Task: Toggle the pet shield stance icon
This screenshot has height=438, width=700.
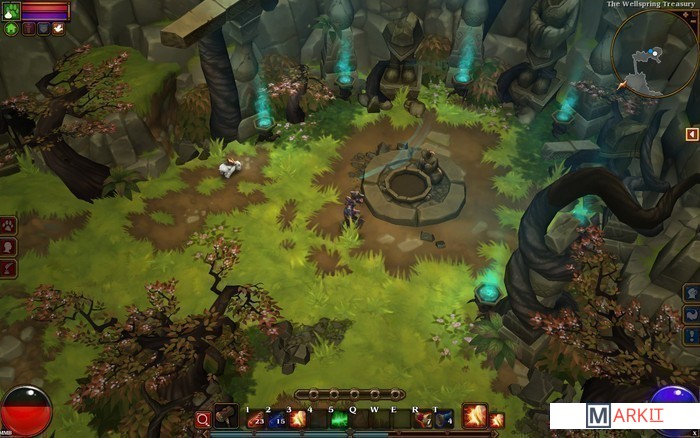Action: pyautogui.click(x=44, y=29)
